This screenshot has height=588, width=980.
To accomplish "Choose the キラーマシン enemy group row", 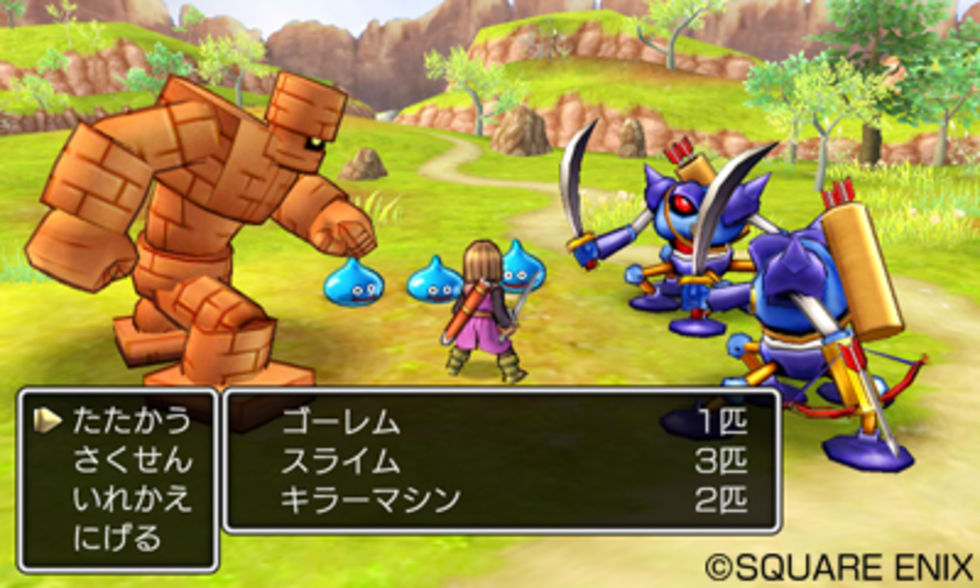I will pyautogui.click(x=500, y=500).
